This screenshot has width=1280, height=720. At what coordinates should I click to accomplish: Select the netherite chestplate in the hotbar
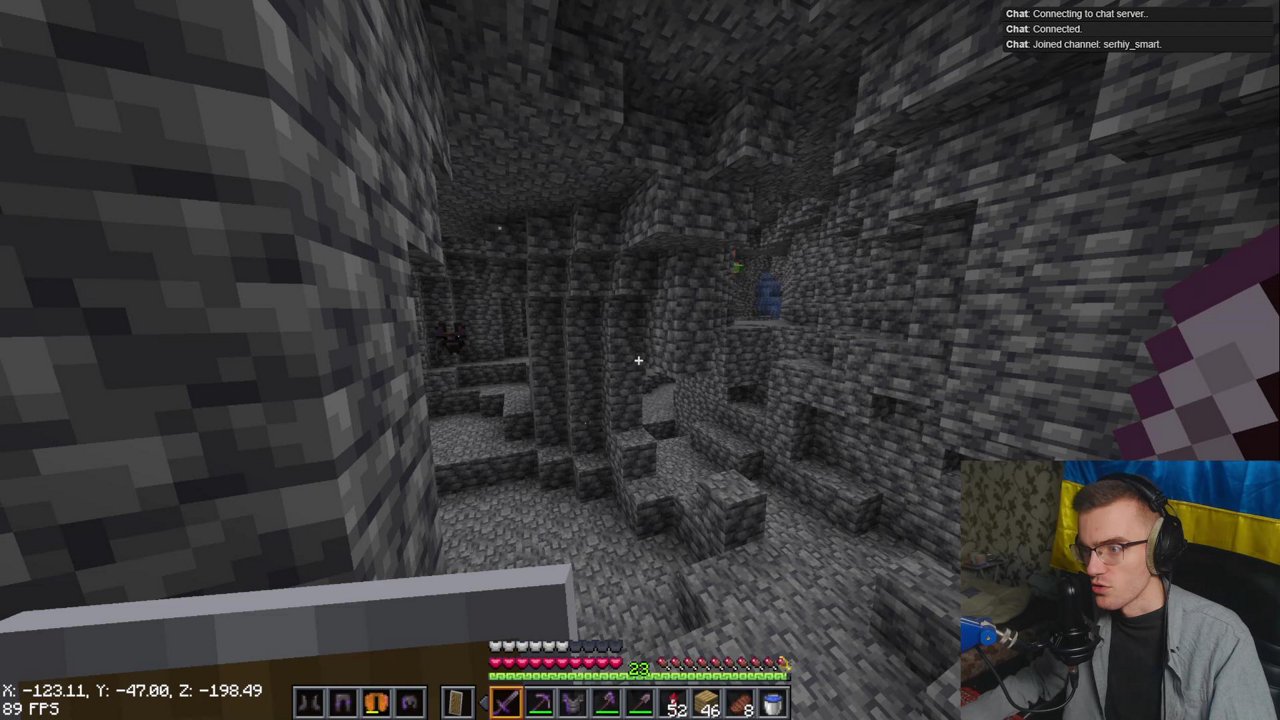[x=573, y=703]
